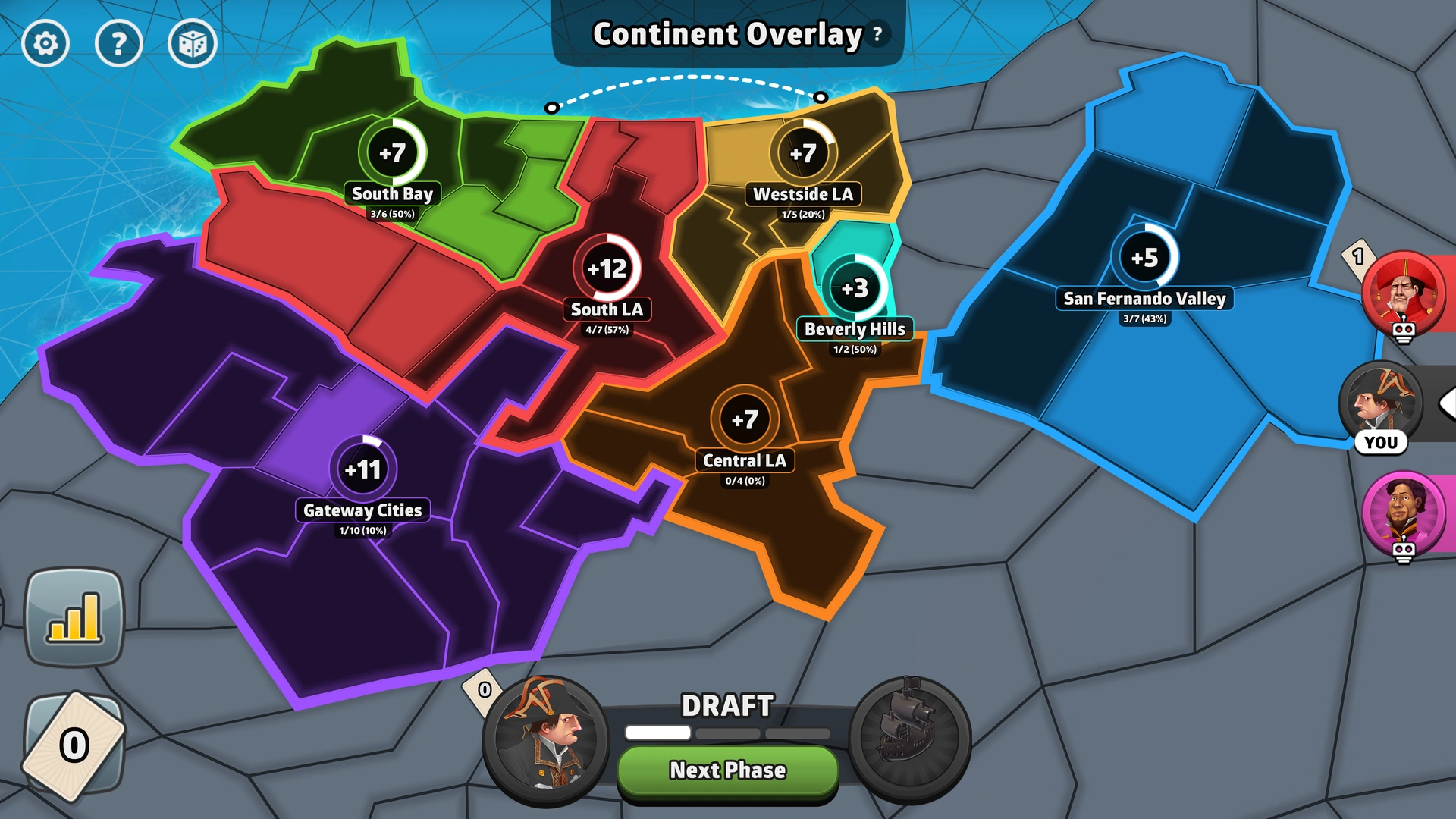This screenshot has width=1456, height=819.
Task: Select the San Fernando Valley region
Action: click(x=1144, y=258)
